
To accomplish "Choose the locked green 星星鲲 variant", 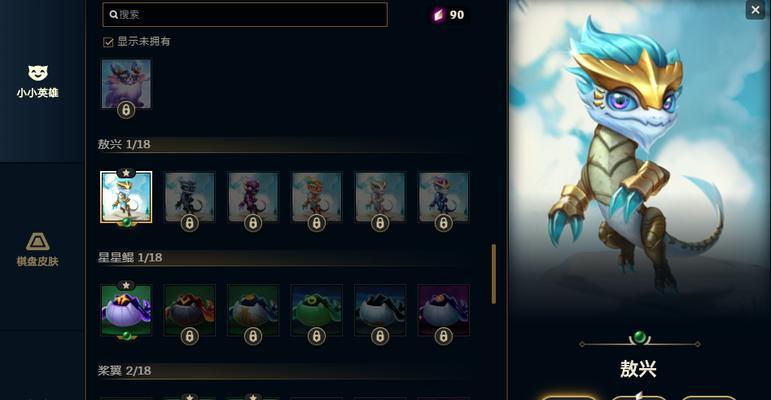I will pos(317,310).
